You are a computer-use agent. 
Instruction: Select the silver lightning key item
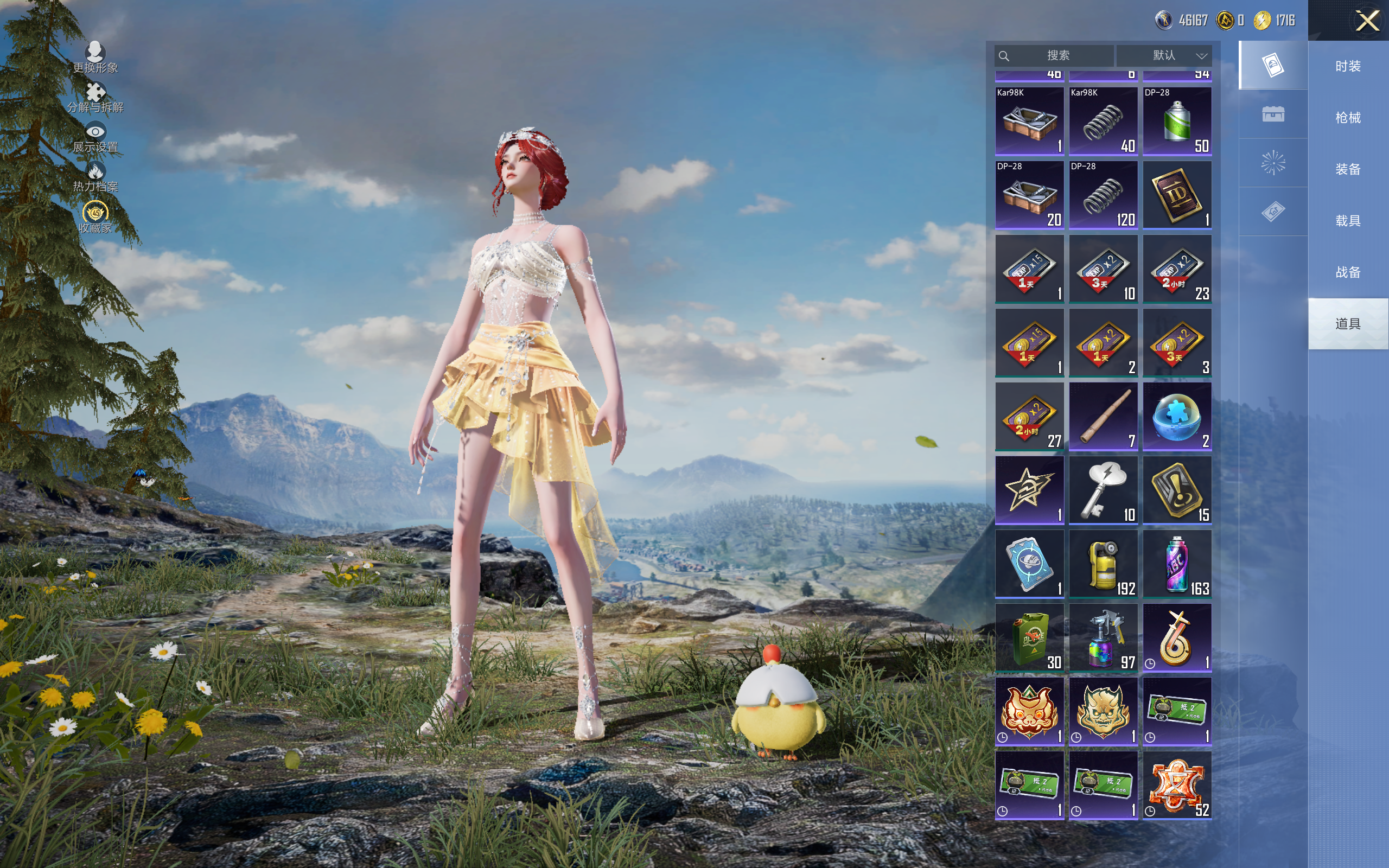[x=1103, y=490]
